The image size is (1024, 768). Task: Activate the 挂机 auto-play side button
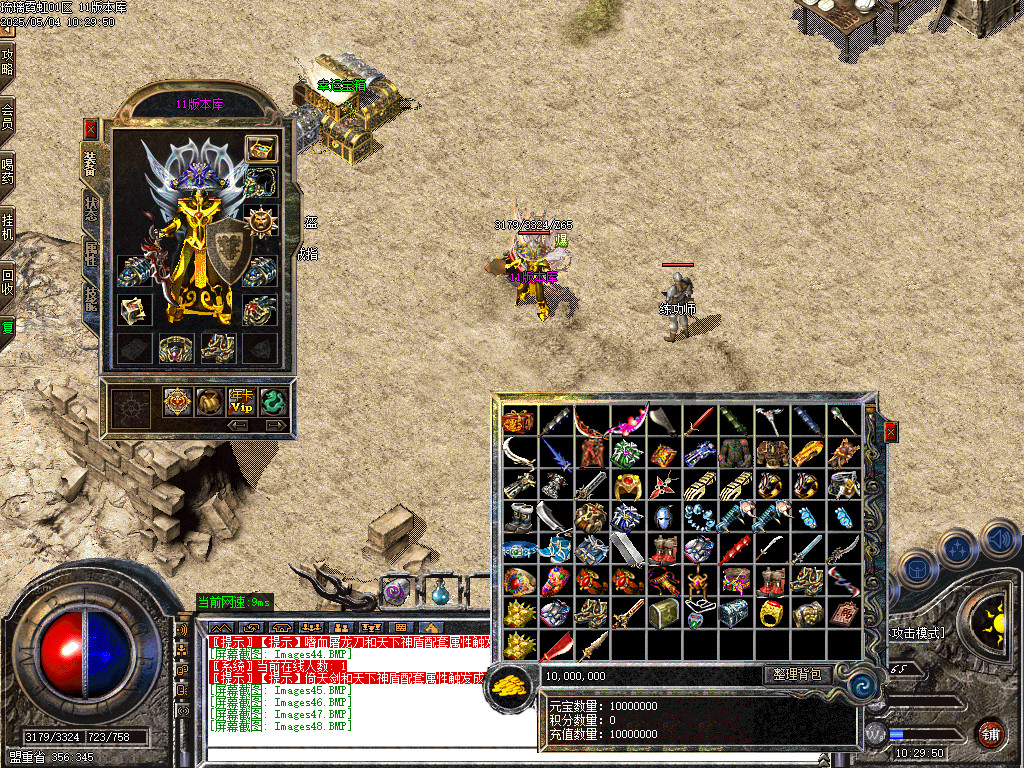point(7,227)
